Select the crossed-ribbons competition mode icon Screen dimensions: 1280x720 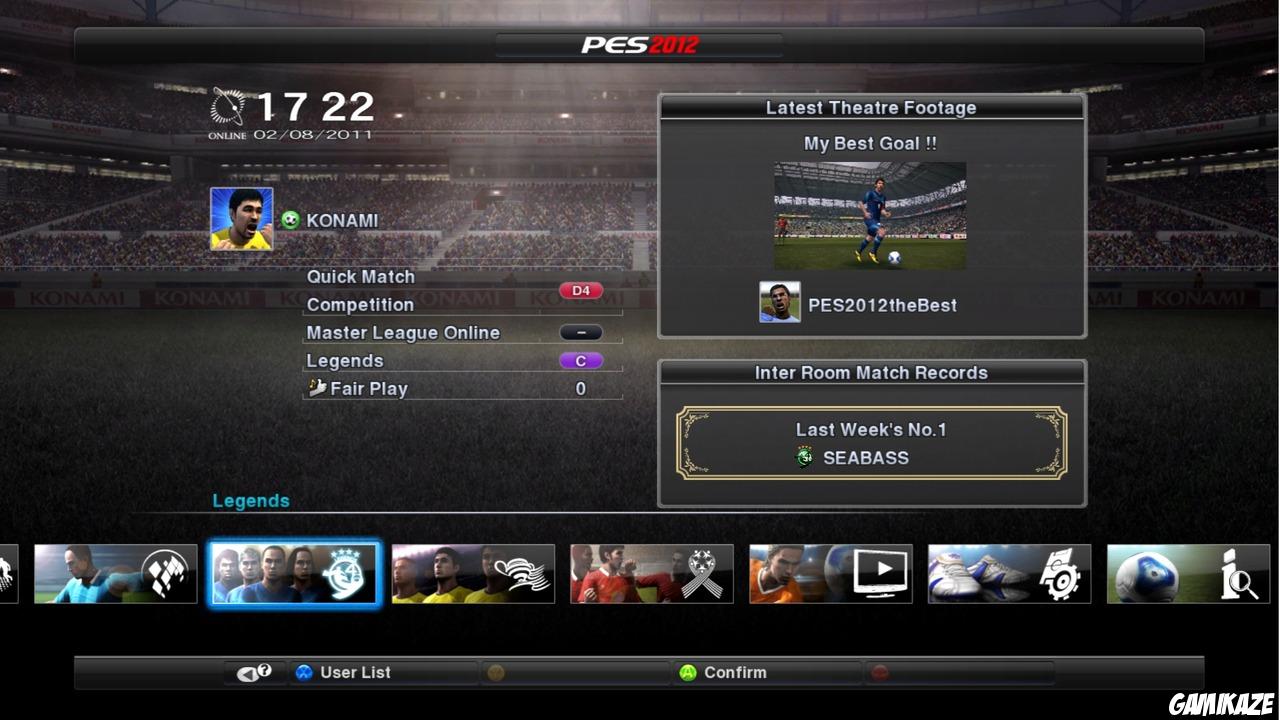point(651,573)
